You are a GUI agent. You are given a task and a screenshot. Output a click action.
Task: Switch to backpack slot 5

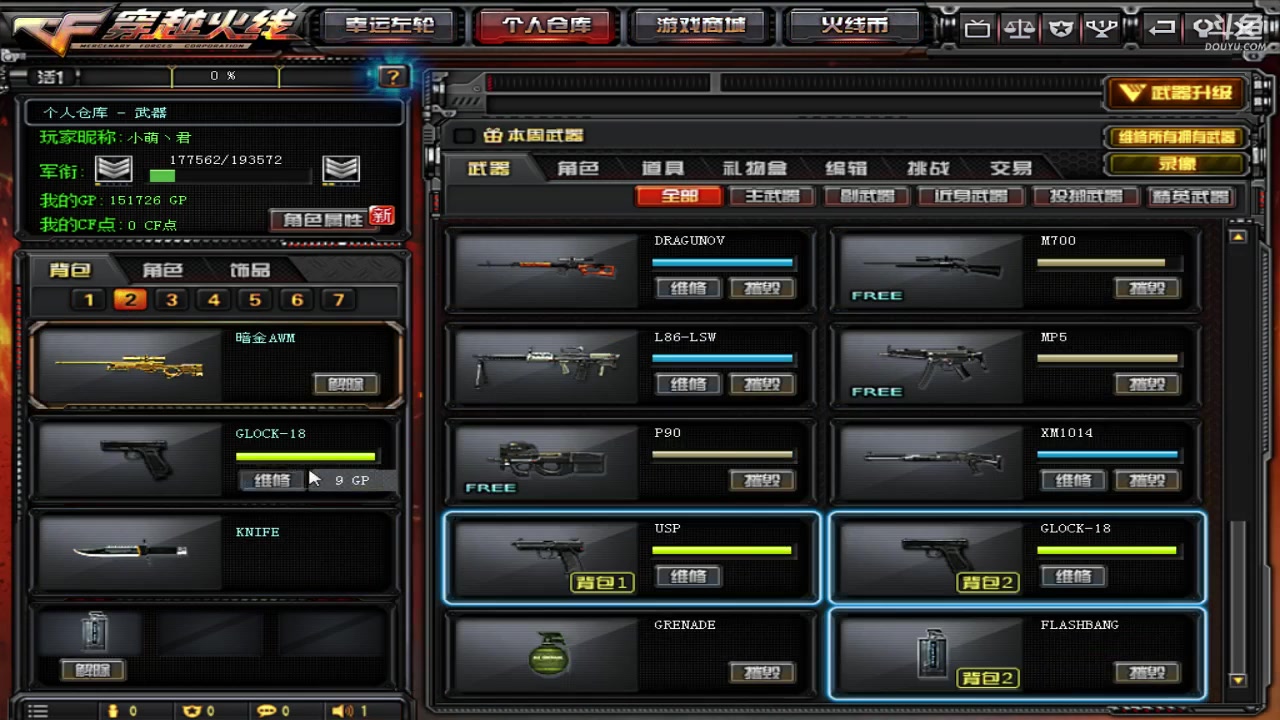pyautogui.click(x=255, y=300)
